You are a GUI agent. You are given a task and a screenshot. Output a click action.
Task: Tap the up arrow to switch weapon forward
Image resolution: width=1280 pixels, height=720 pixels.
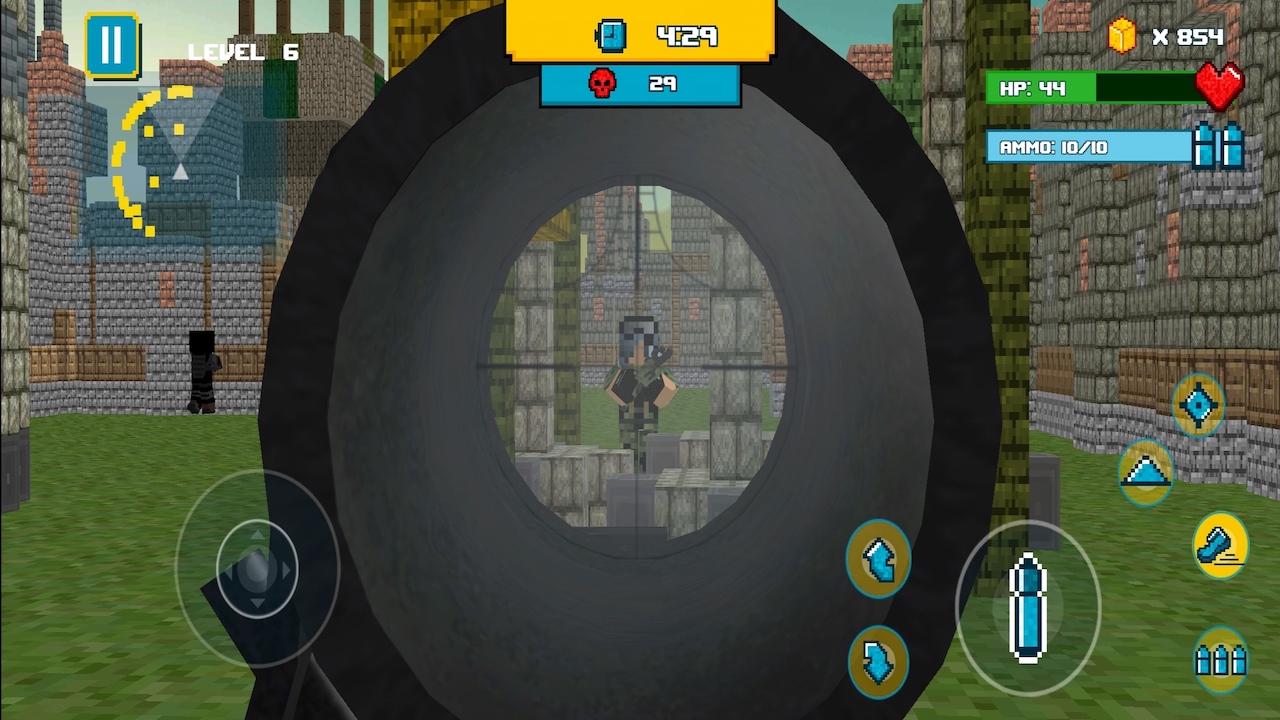(878, 560)
